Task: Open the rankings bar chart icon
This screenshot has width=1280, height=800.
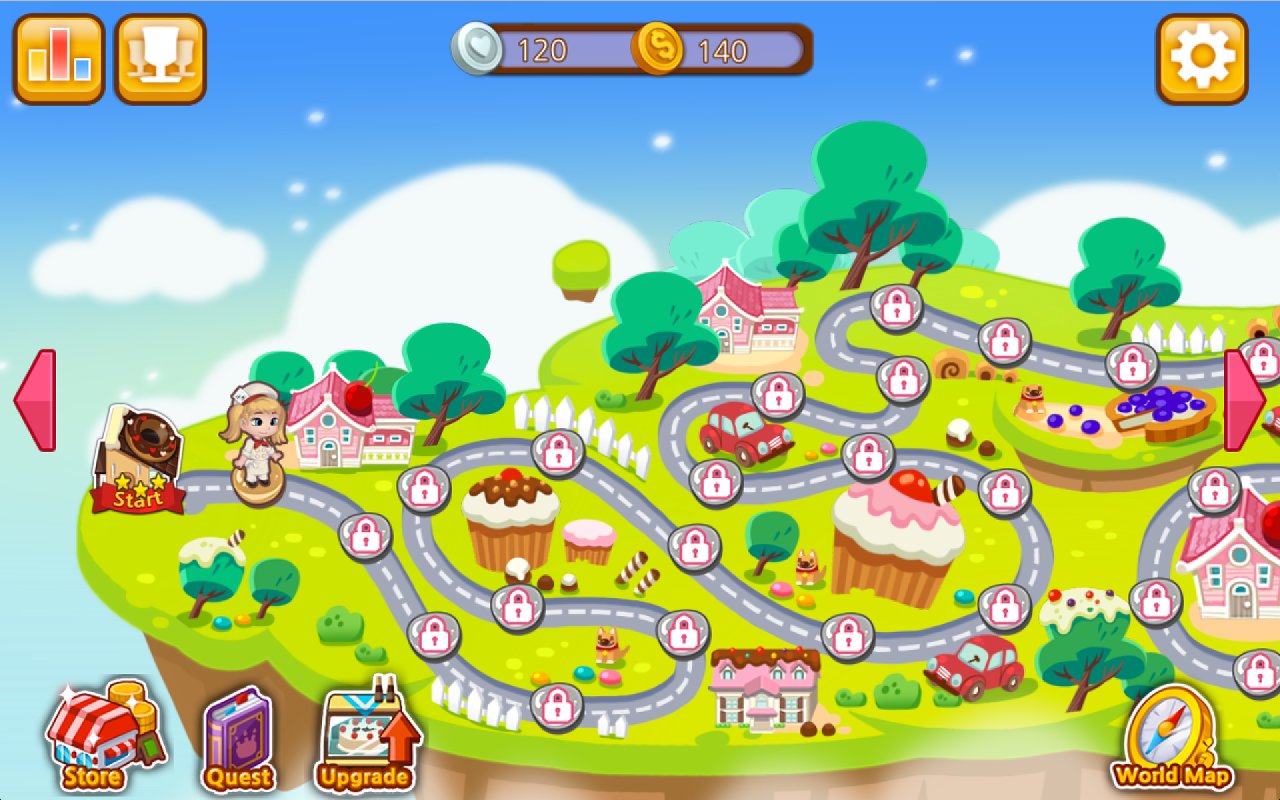Action: [x=57, y=55]
